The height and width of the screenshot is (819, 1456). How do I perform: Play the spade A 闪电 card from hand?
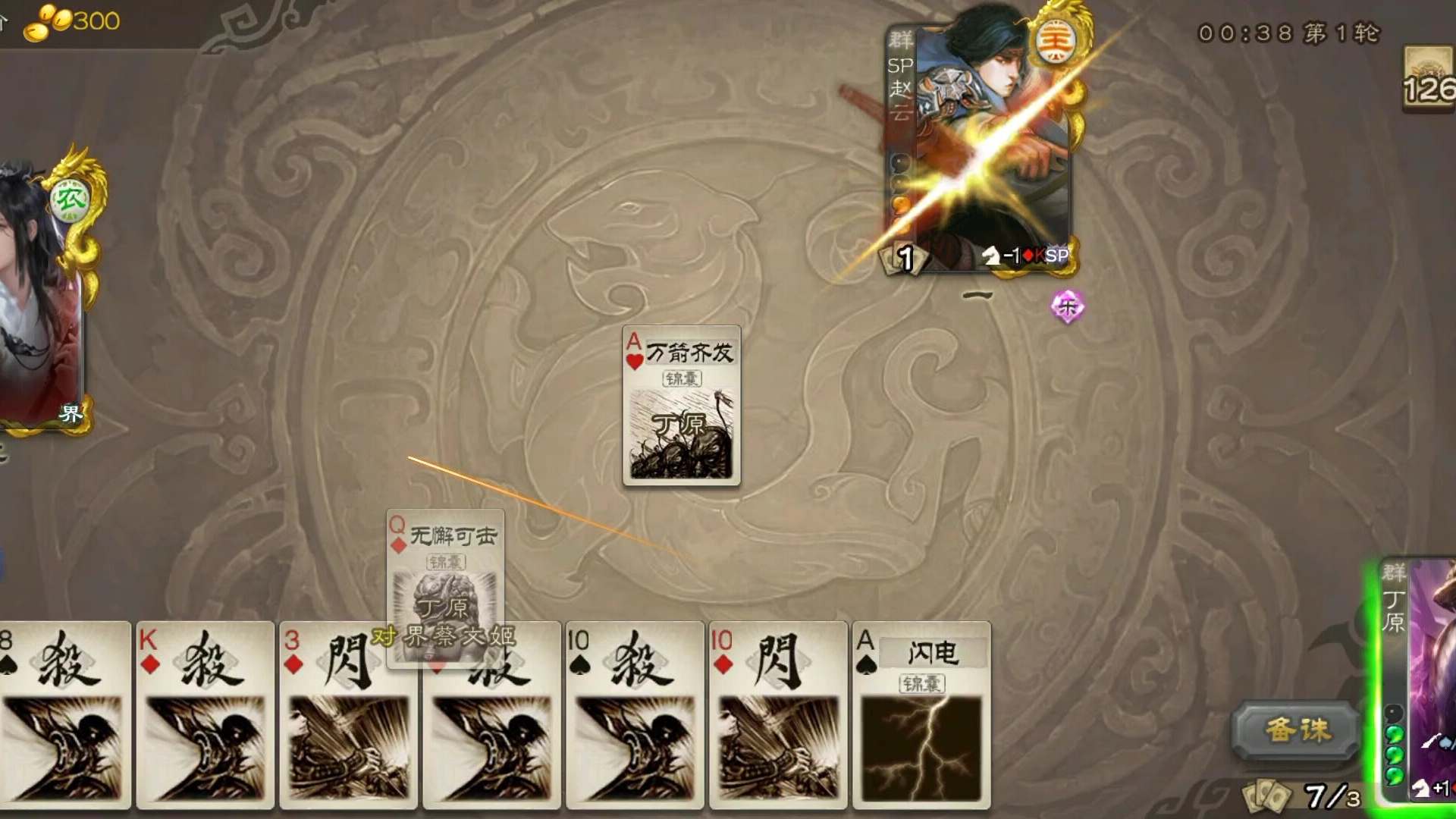coord(923,720)
